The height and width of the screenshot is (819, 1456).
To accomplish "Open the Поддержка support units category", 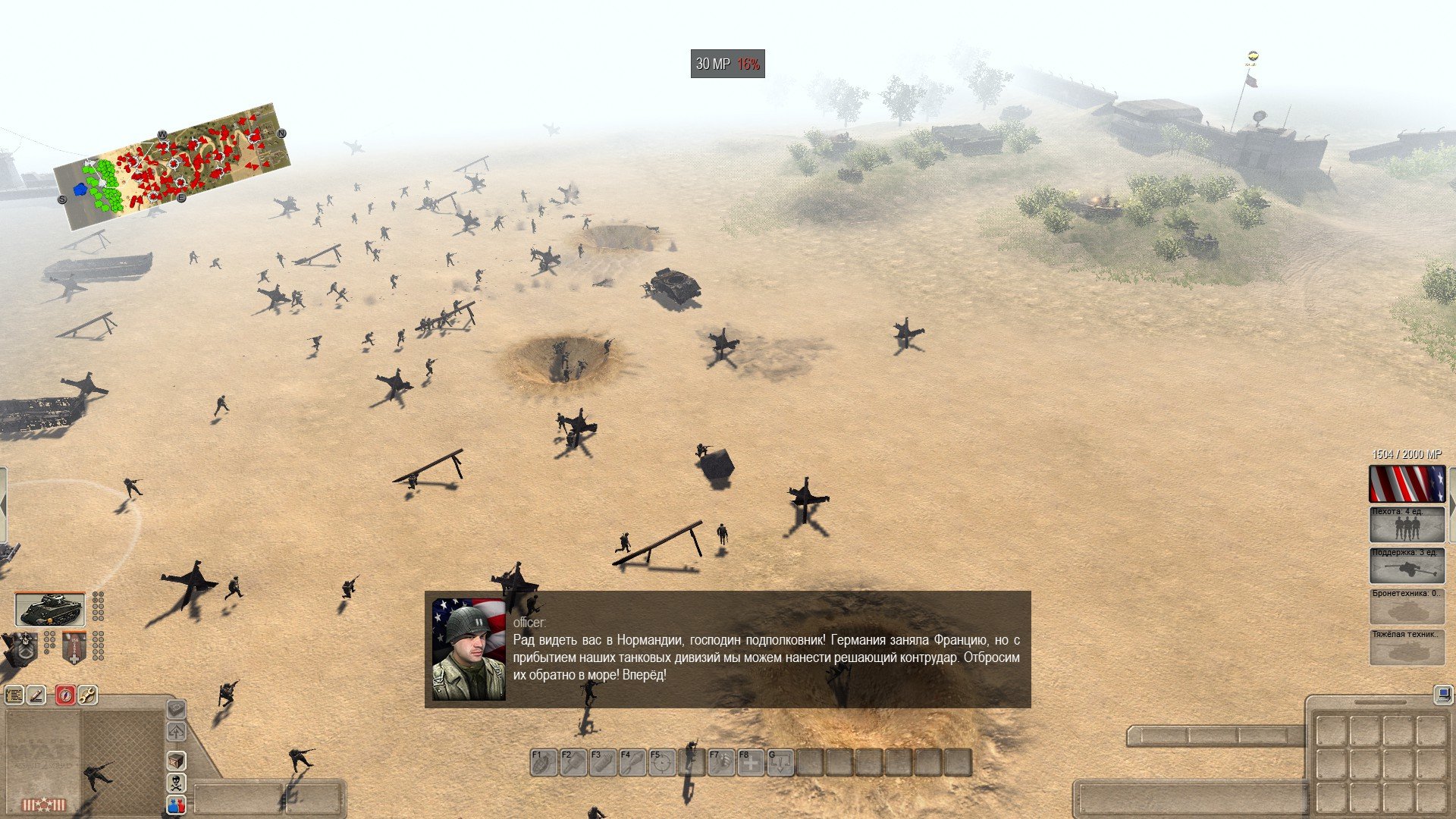I will tap(1407, 565).
